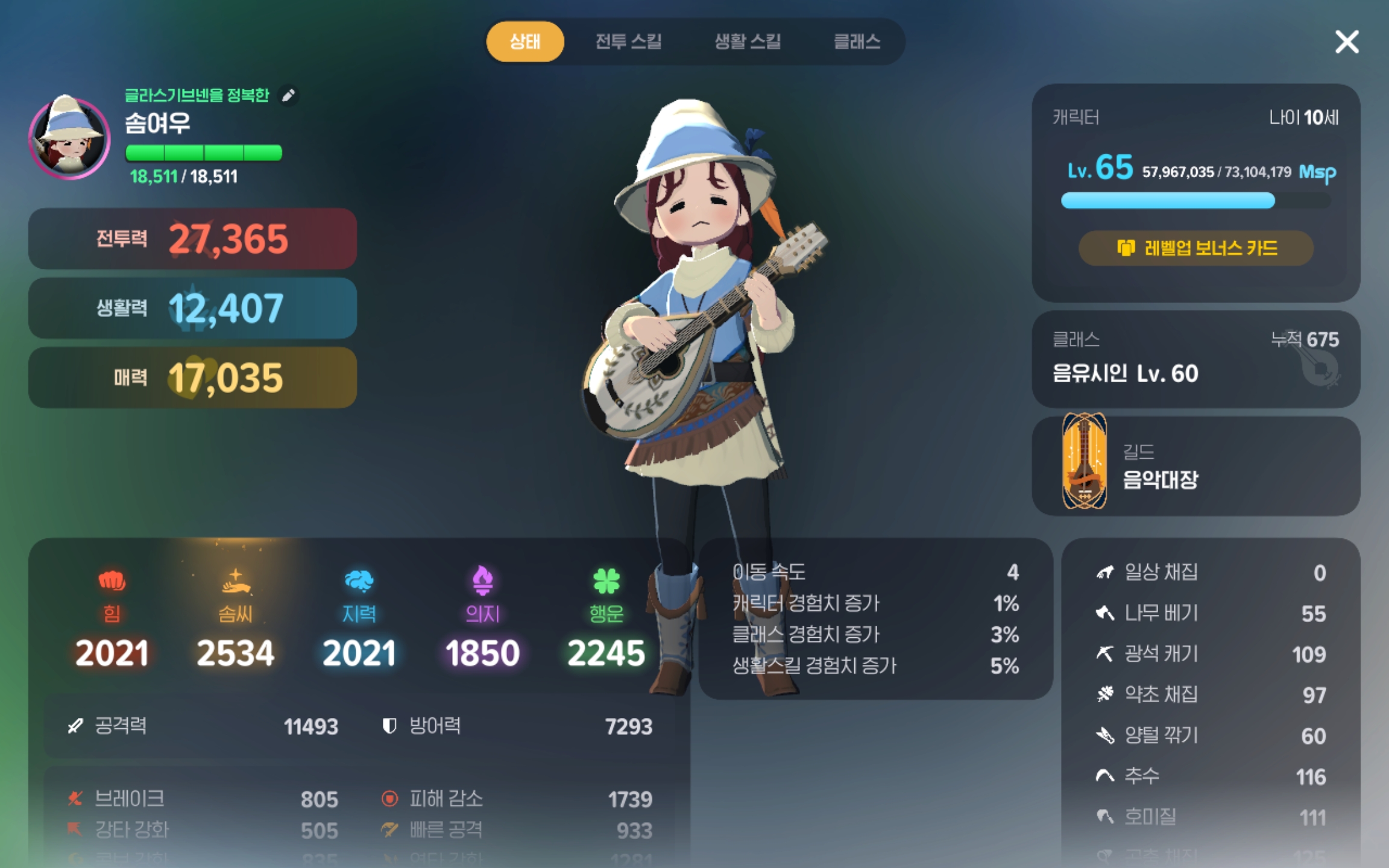Screen dimensions: 1389x868
Task: Close the character status window
Action: point(1347,42)
